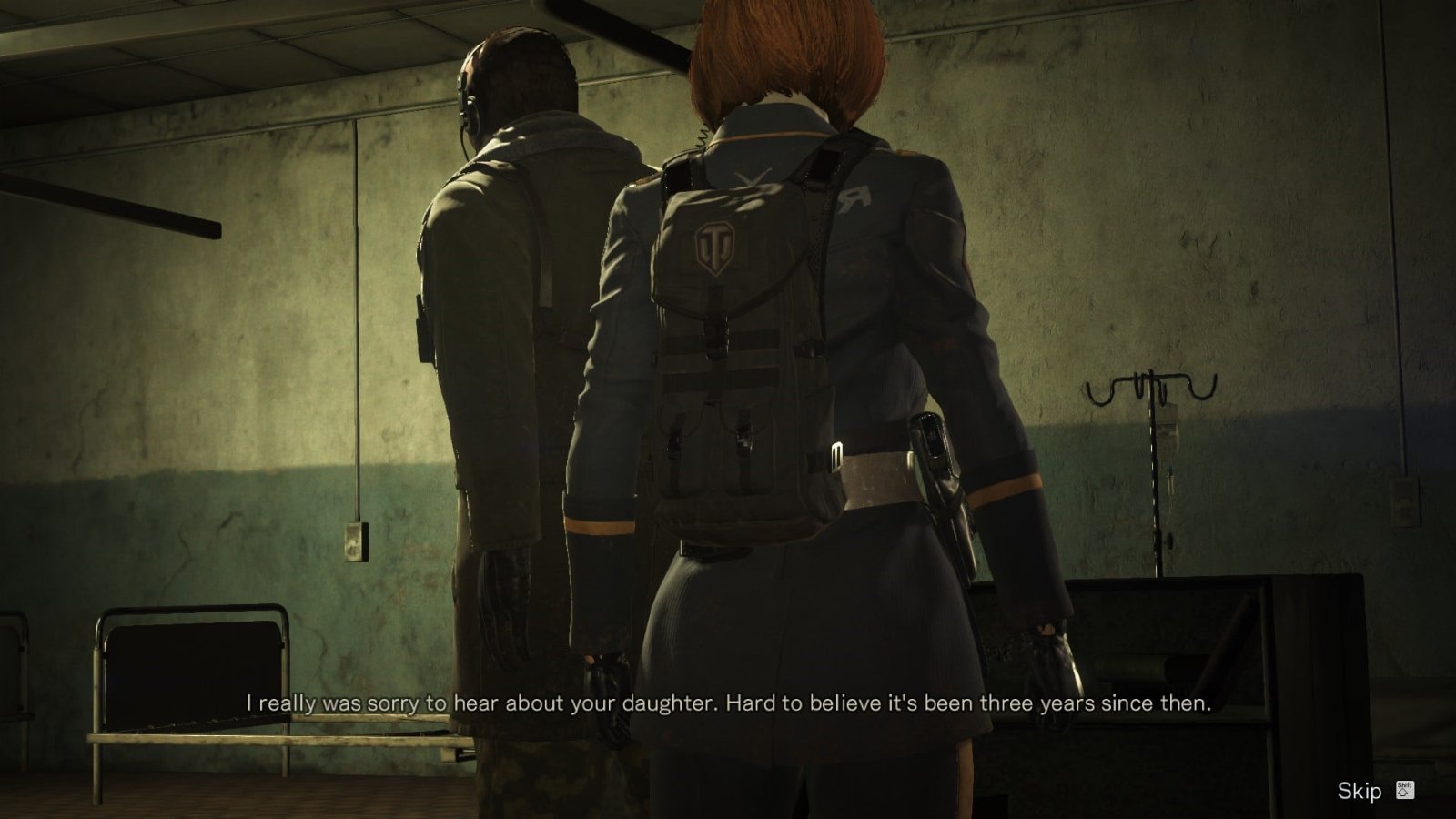This screenshot has height=819, width=1456.
Task: Skip the cutscene dialogue
Action: coord(1360,791)
